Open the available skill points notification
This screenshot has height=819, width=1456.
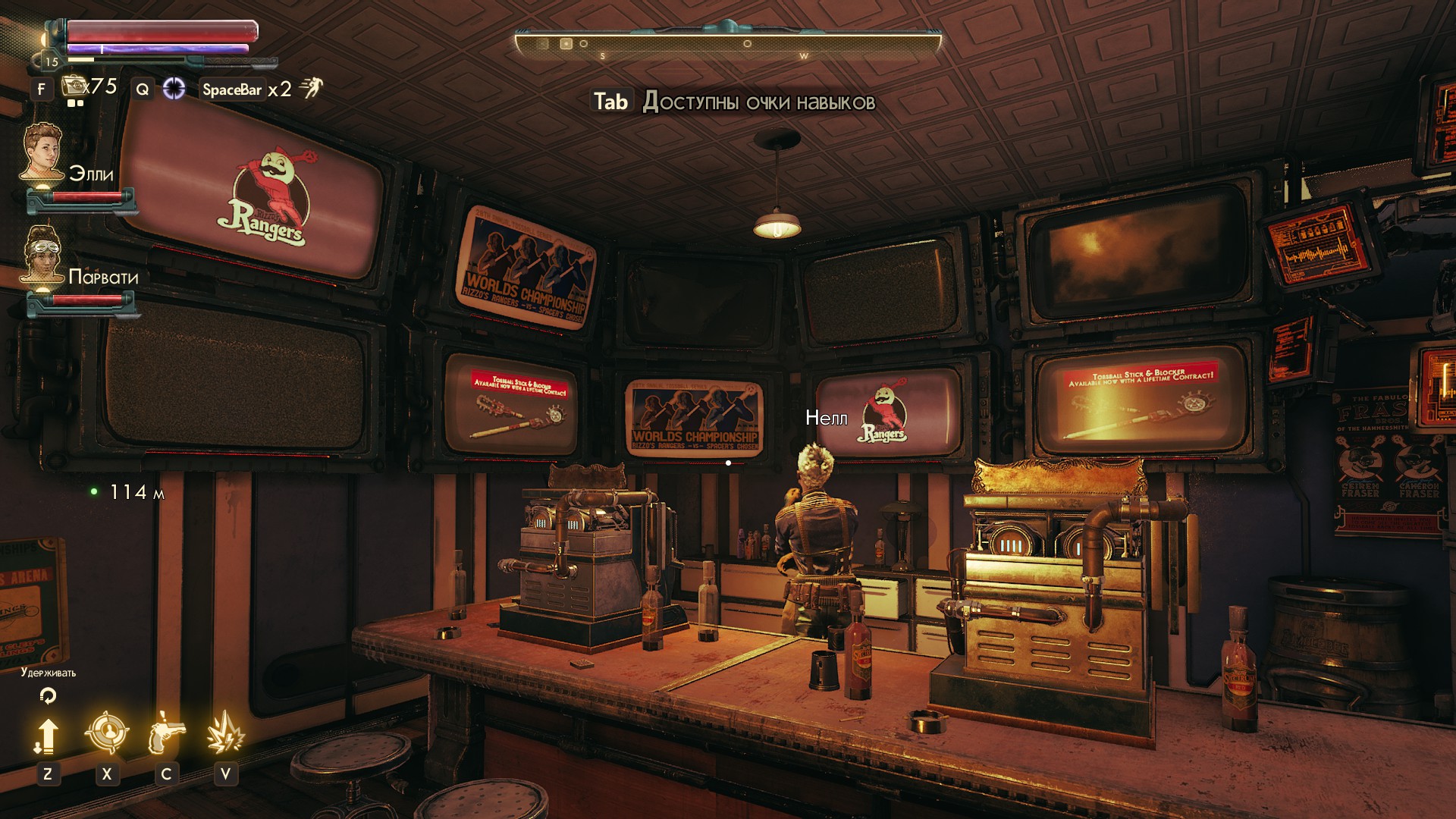coord(733,102)
